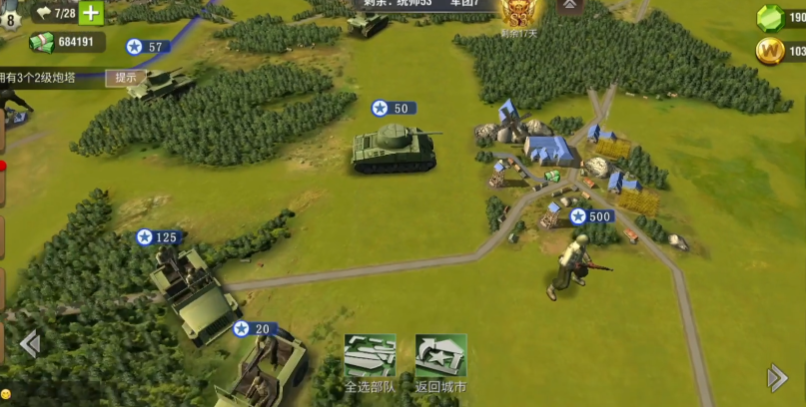The image size is (806, 407).
Task: Select the tank unit marked 50
Action: pyautogui.click(x=394, y=149)
